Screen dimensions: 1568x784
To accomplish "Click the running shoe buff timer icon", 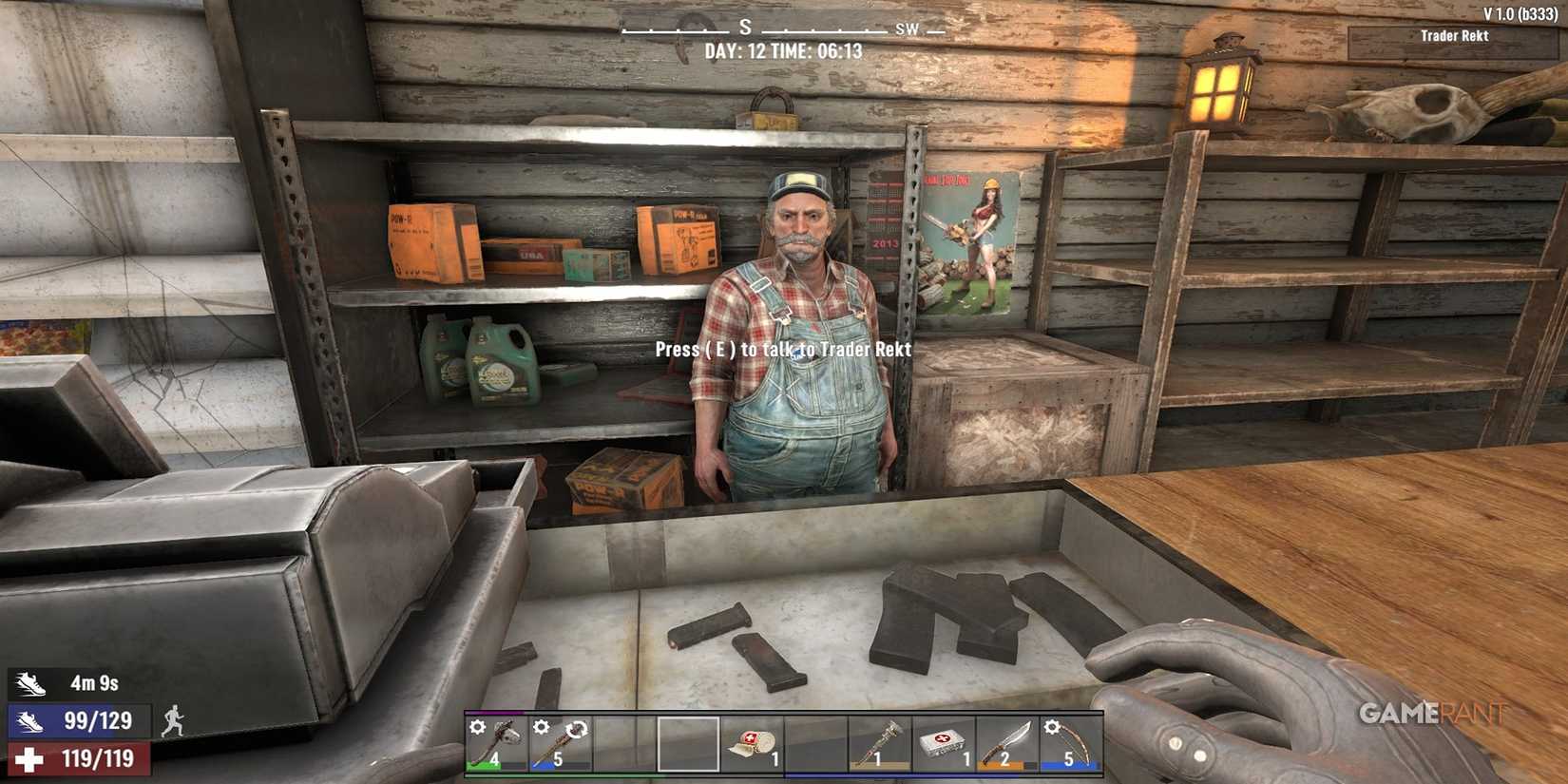I will click(29, 681).
